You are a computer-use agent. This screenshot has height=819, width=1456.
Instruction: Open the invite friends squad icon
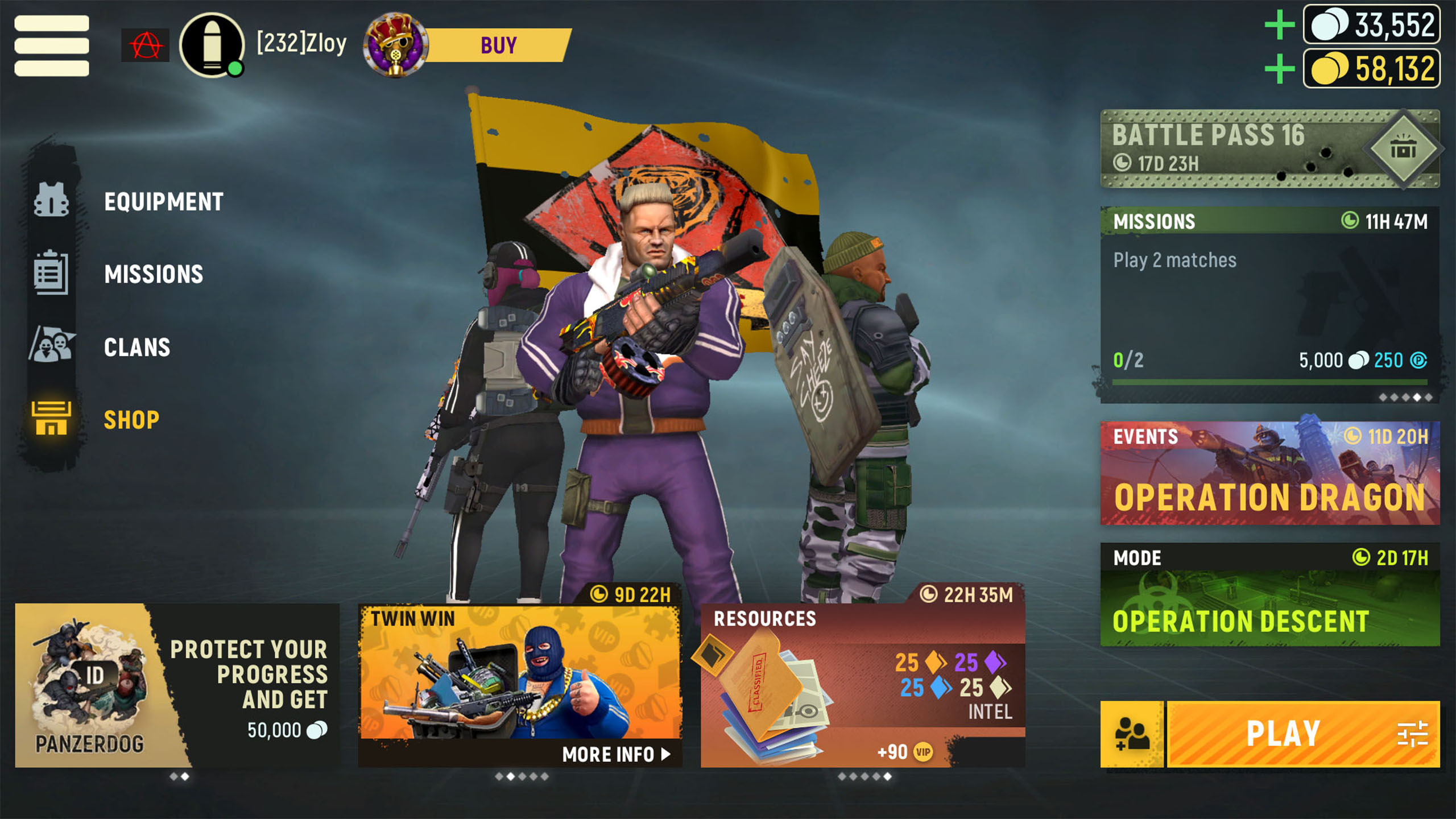pyautogui.click(x=1133, y=733)
